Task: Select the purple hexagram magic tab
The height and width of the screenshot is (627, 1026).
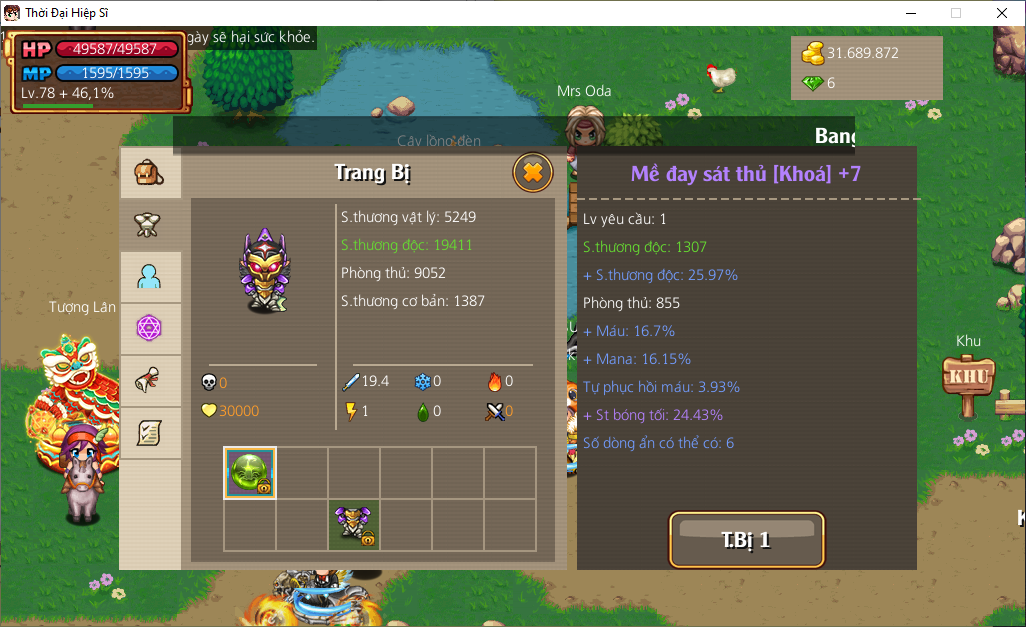Action: (150, 329)
